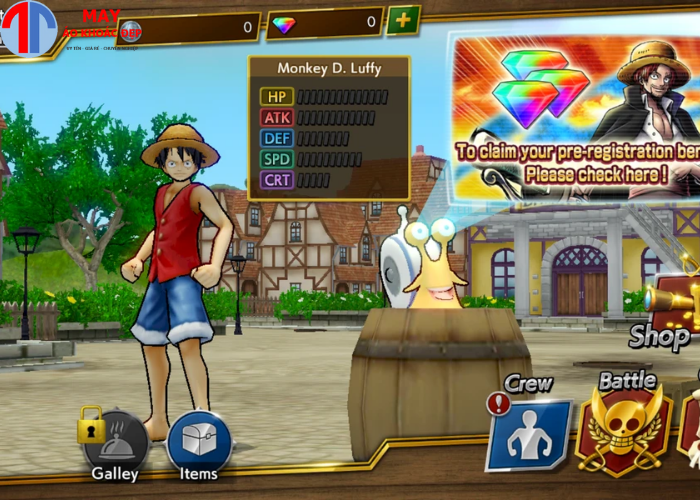Add rainbow gems with plus button
Screen dimensions: 700x500
click(403, 20)
